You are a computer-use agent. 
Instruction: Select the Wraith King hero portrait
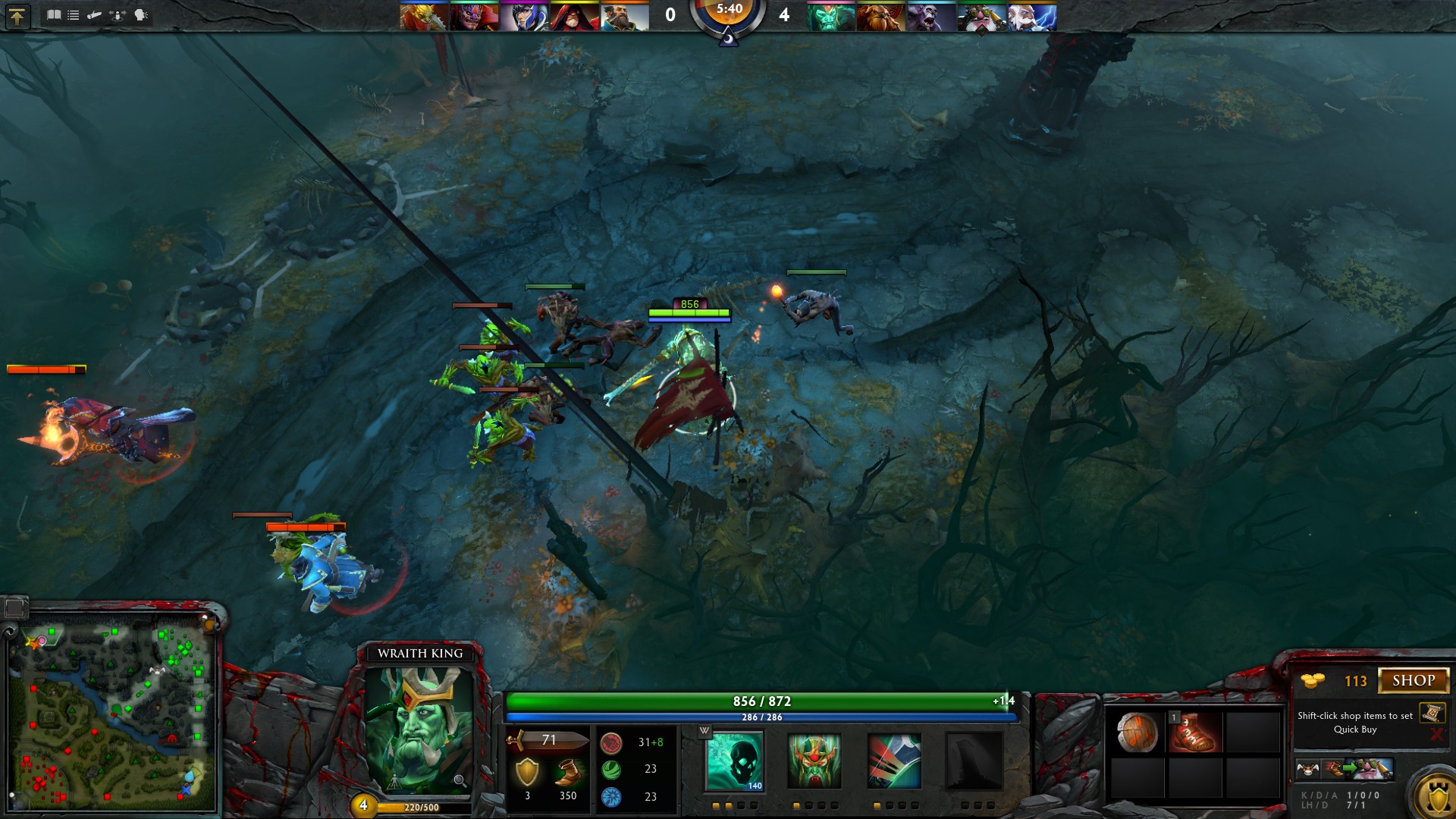click(x=419, y=729)
